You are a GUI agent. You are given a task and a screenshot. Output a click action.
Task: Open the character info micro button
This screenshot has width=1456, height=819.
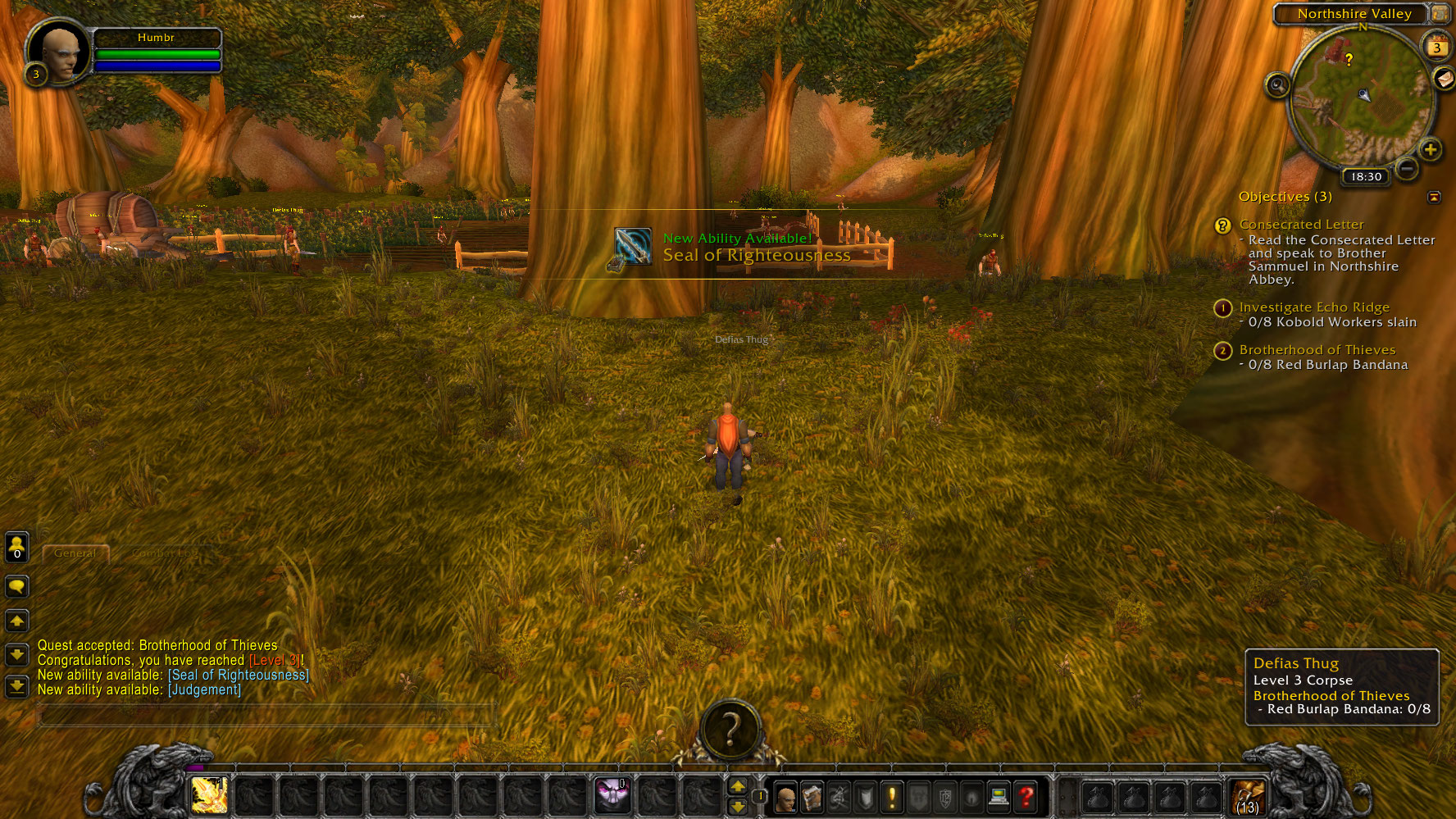click(785, 797)
